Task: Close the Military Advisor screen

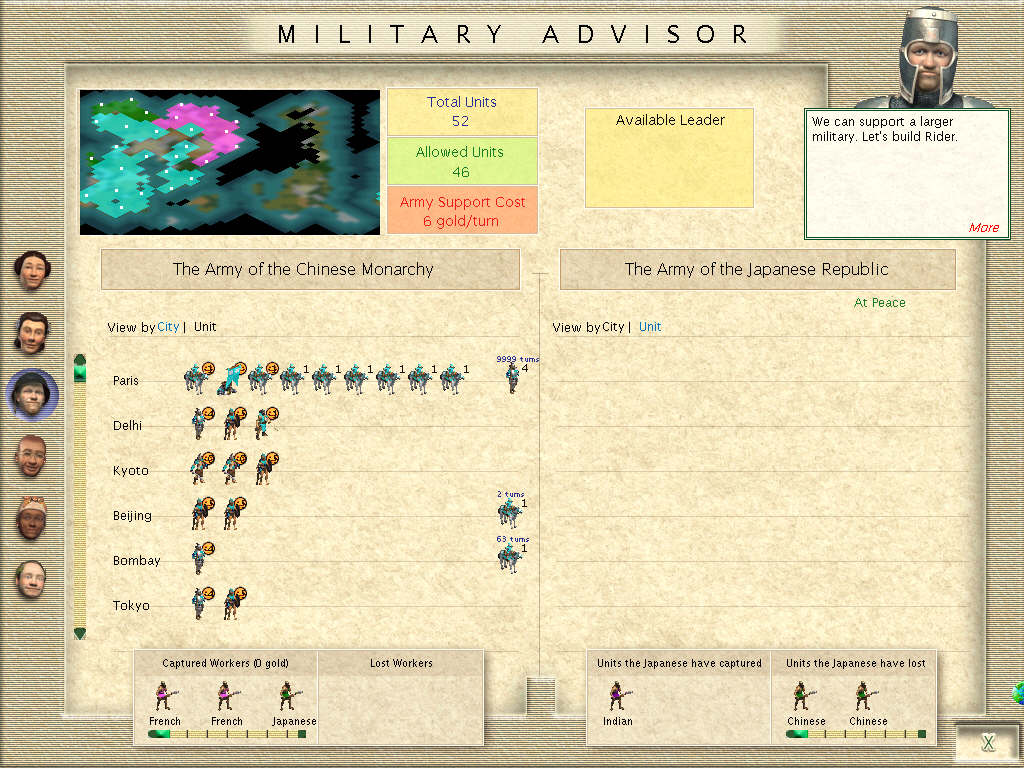Action: 988,742
